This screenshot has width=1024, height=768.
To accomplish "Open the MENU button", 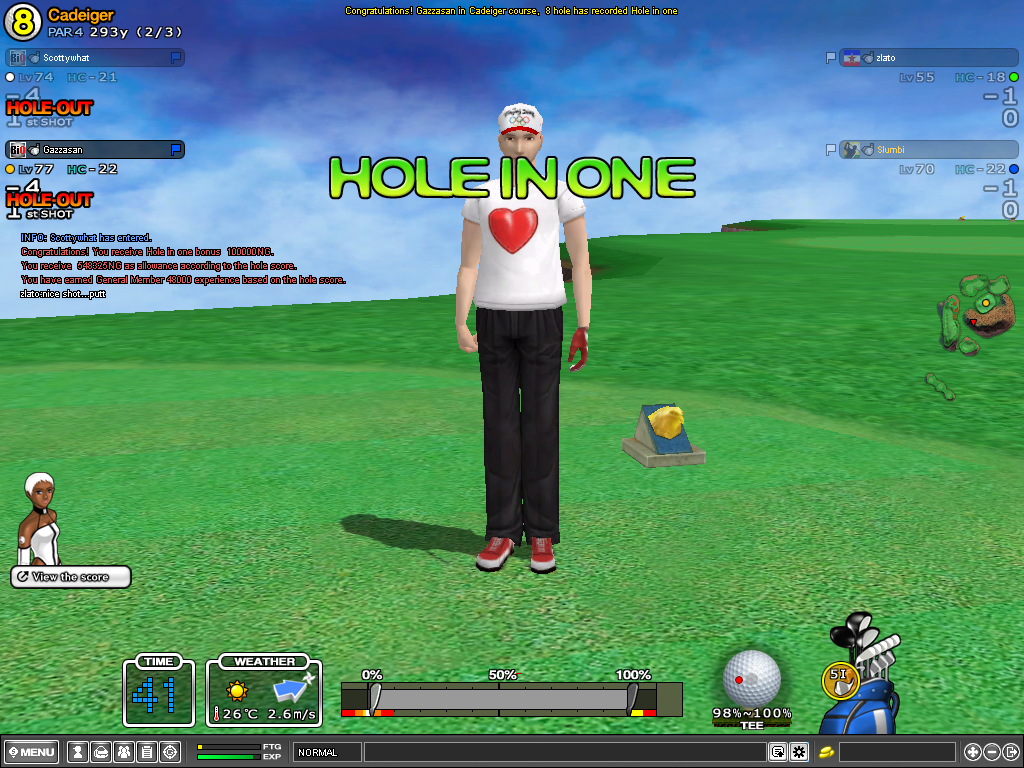I will point(32,752).
